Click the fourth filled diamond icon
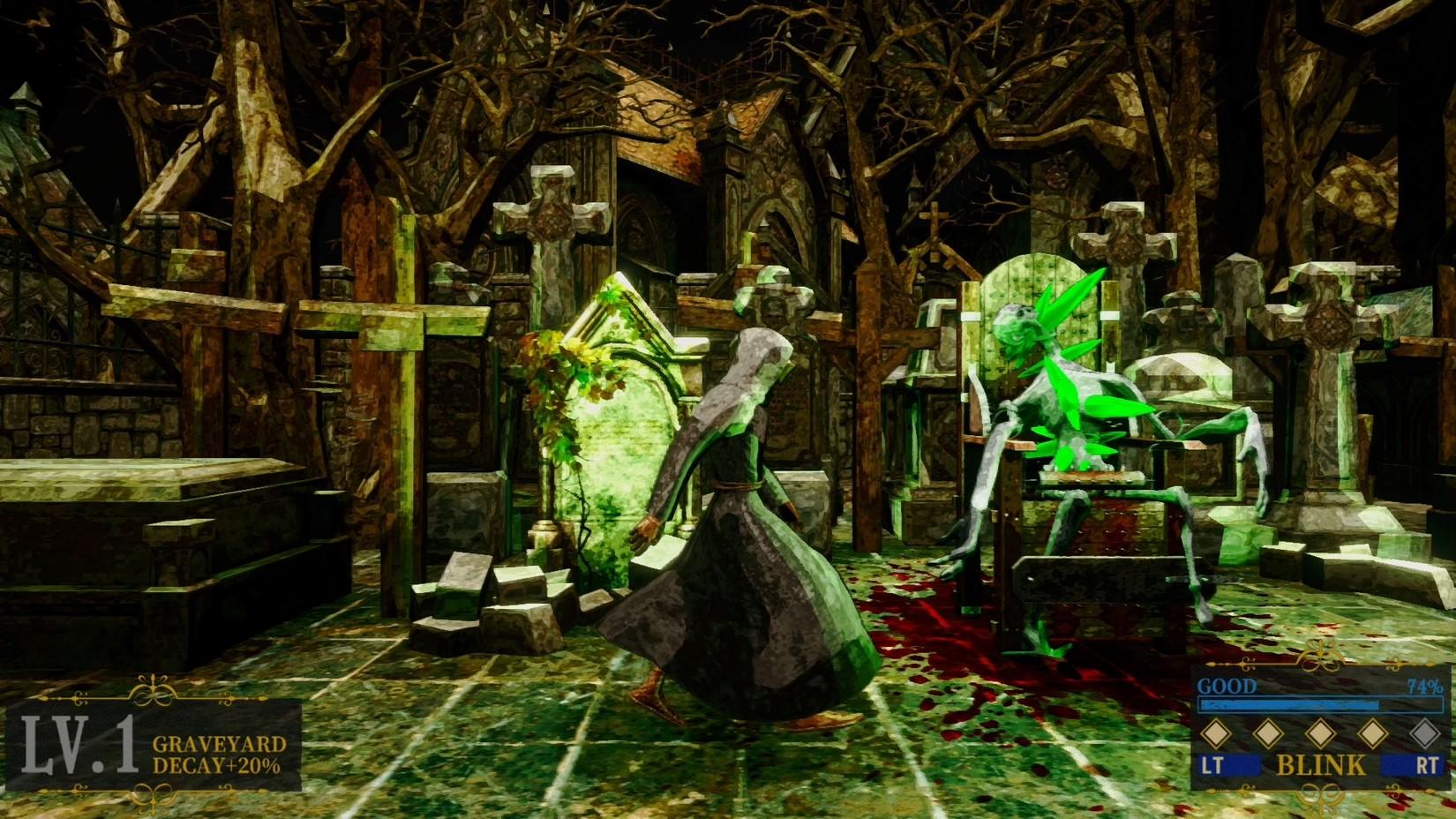The height and width of the screenshot is (819, 1456). 1374,733
